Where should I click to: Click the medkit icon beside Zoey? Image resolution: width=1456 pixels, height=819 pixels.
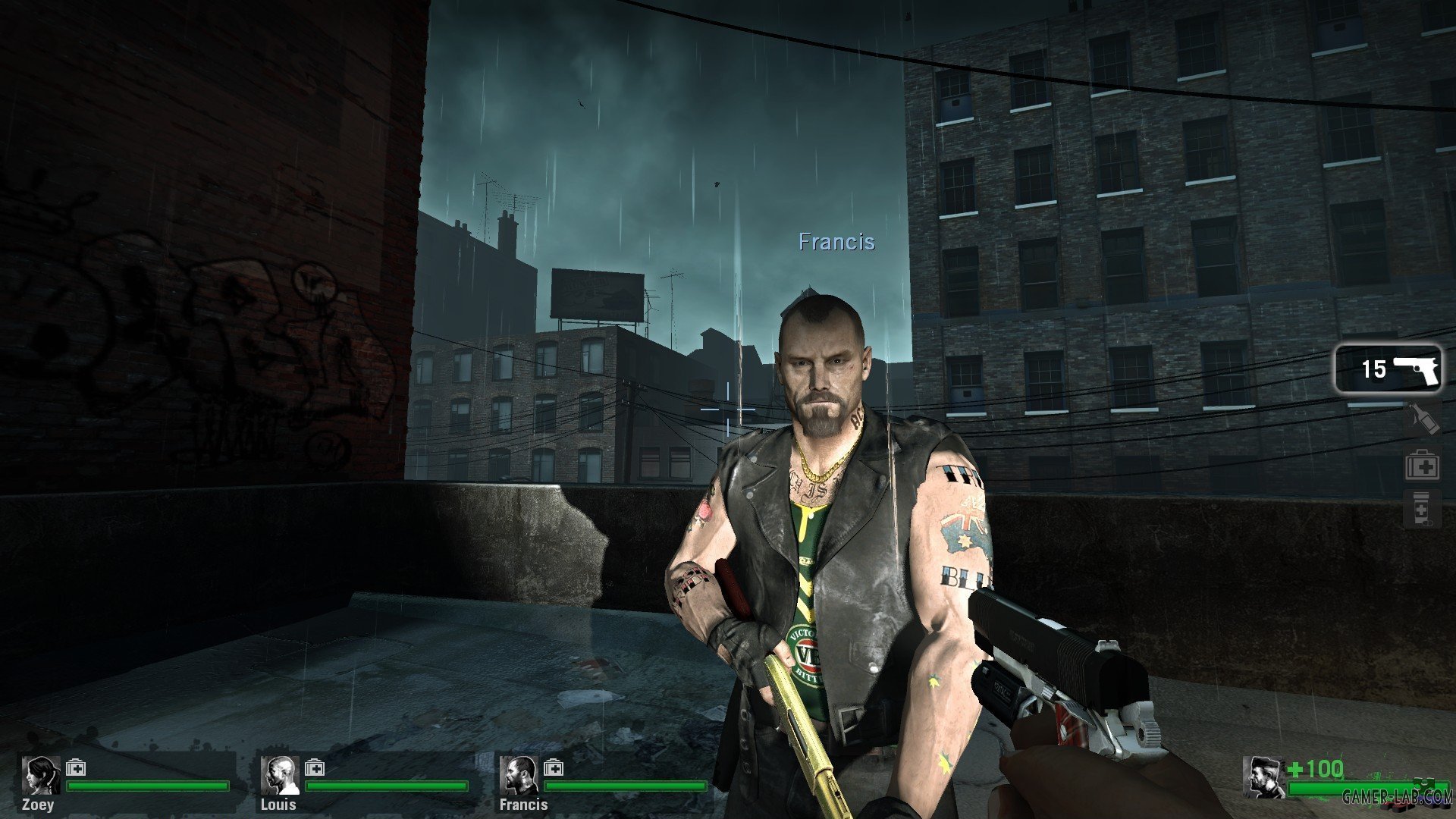[75, 768]
